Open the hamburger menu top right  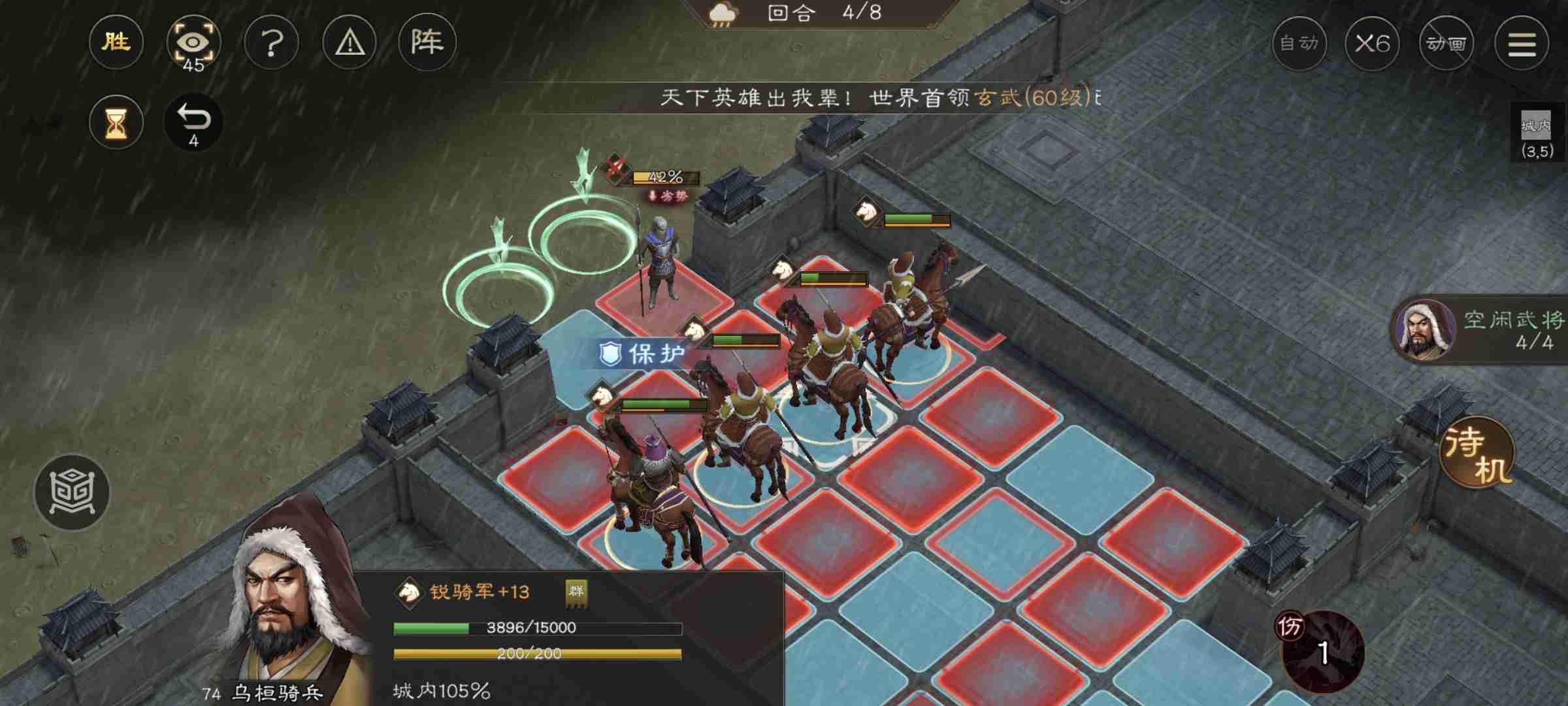1529,43
